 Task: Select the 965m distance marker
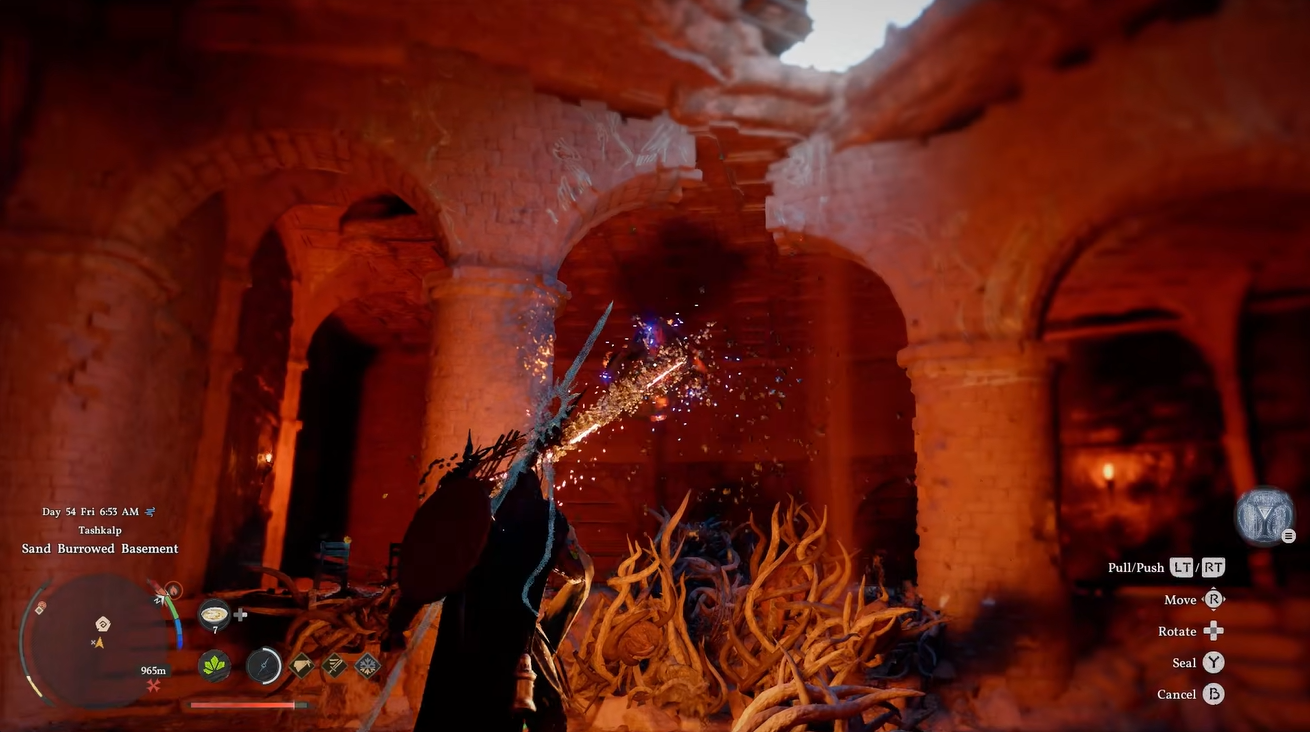pos(154,670)
